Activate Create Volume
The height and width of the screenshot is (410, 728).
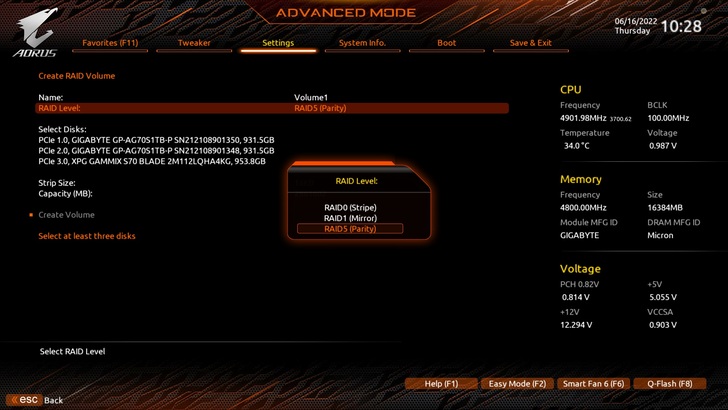(x=66, y=215)
